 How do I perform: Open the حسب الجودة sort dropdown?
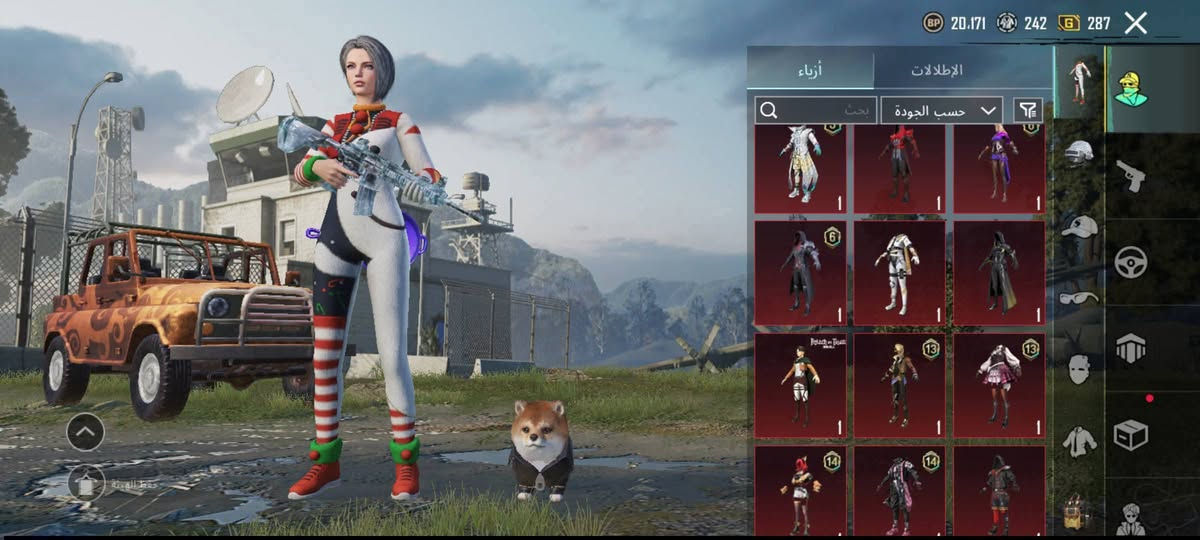coord(944,110)
